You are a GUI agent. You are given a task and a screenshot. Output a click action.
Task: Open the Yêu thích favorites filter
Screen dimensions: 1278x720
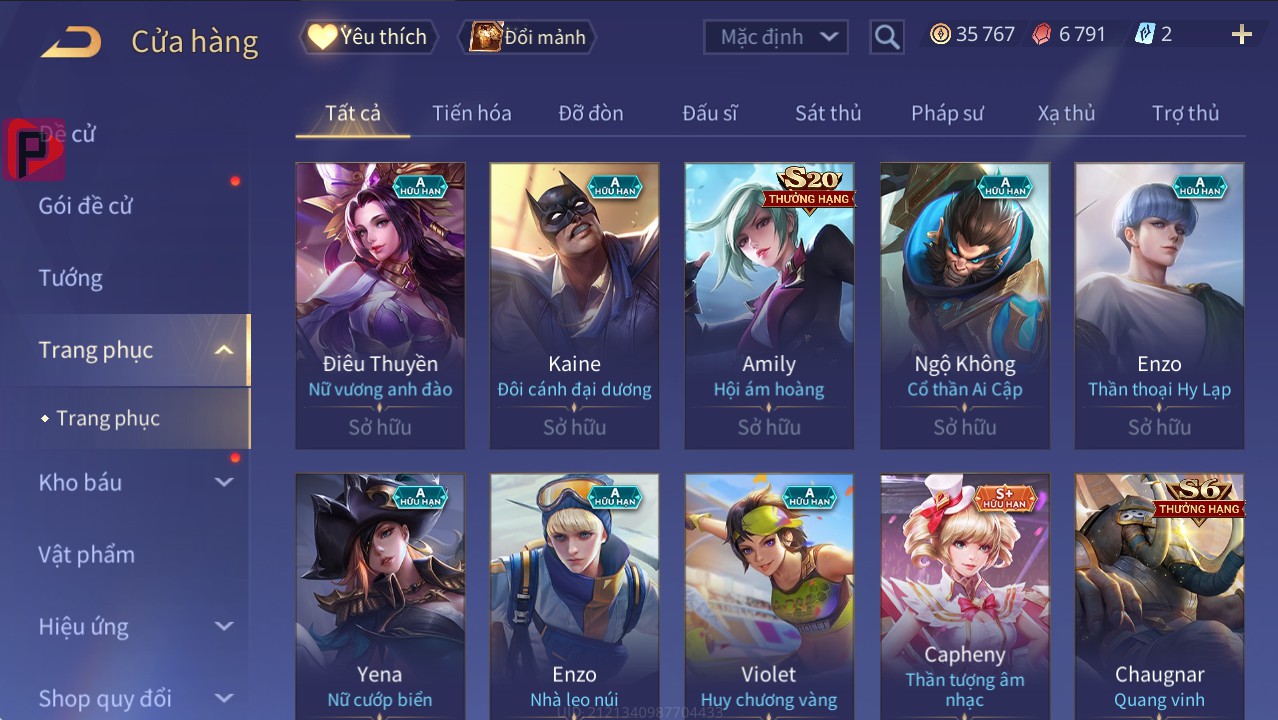[367, 37]
